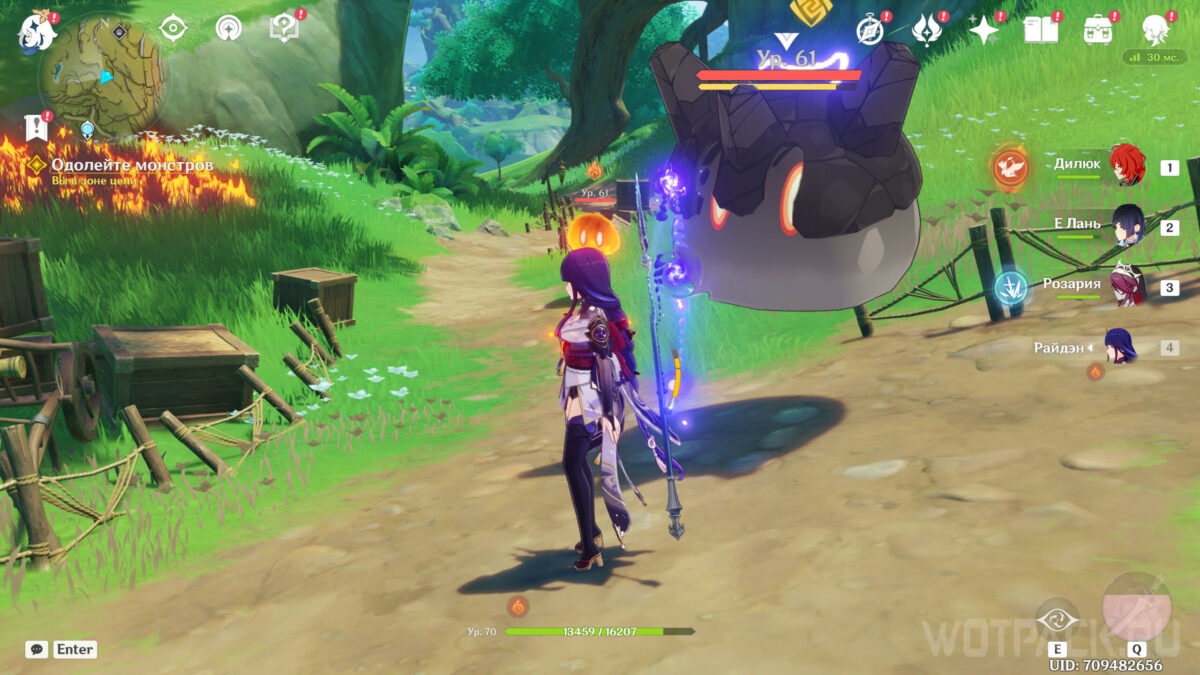Switch to party member Е Лань

[1127, 226]
